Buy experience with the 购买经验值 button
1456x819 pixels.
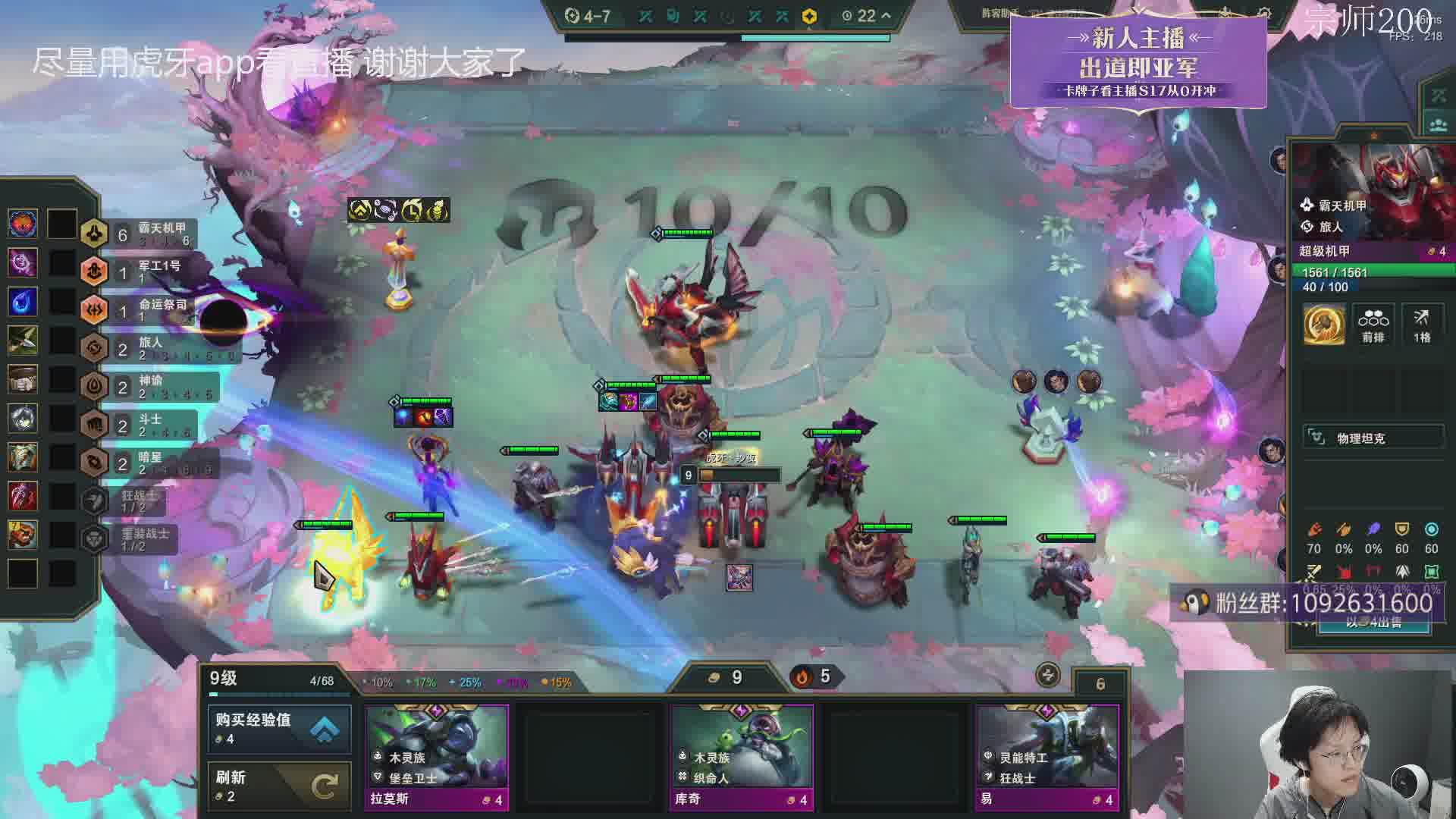(x=279, y=729)
